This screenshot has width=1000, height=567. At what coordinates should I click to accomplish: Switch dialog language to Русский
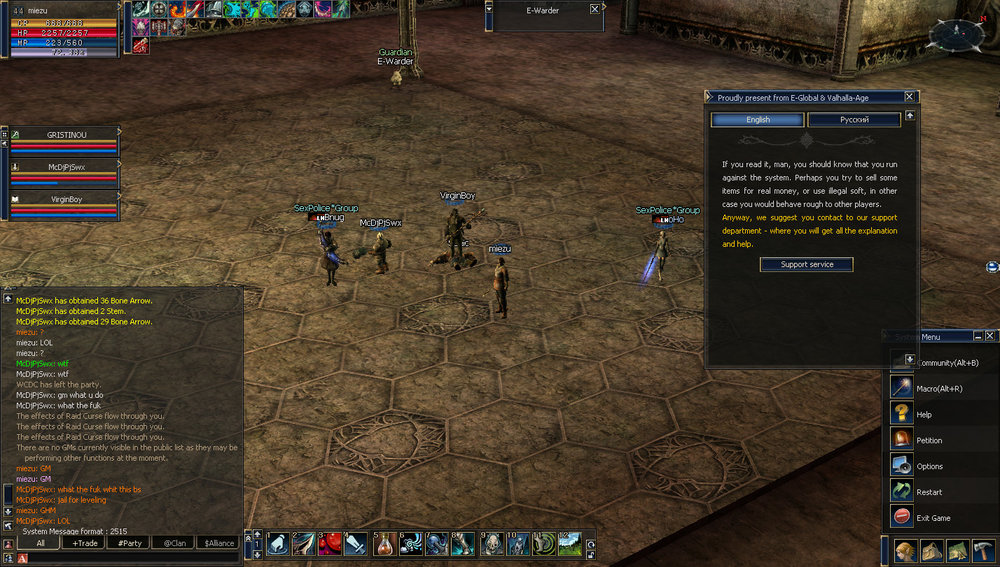pos(854,120)
